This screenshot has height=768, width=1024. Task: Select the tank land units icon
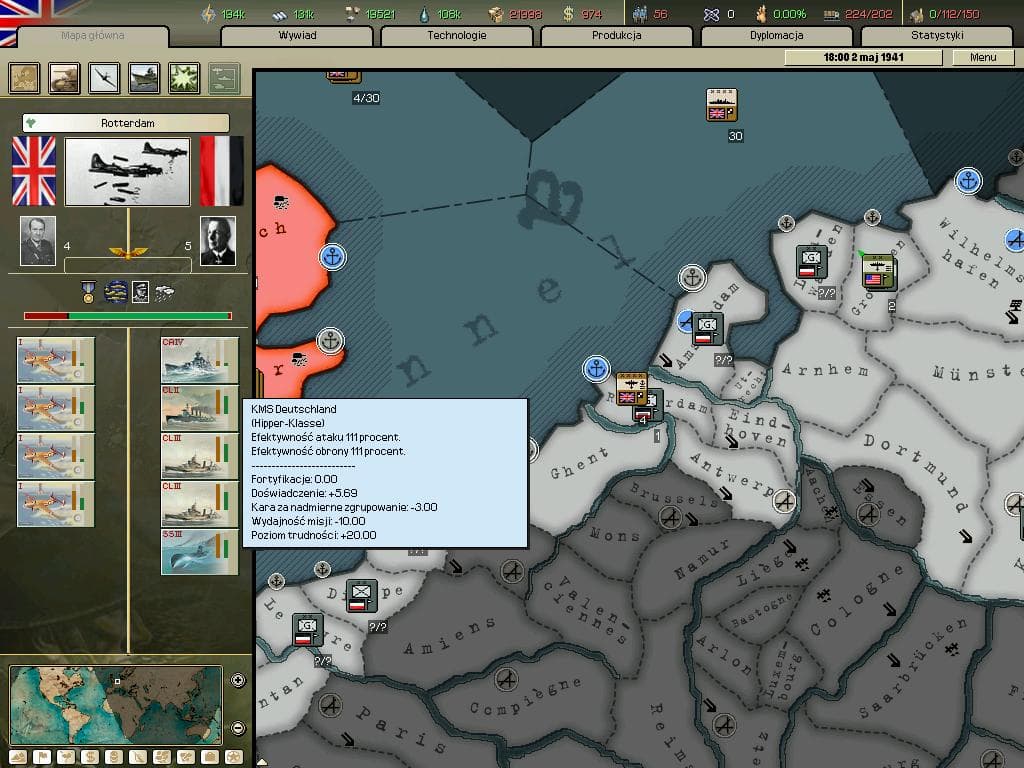click(65, 78)
